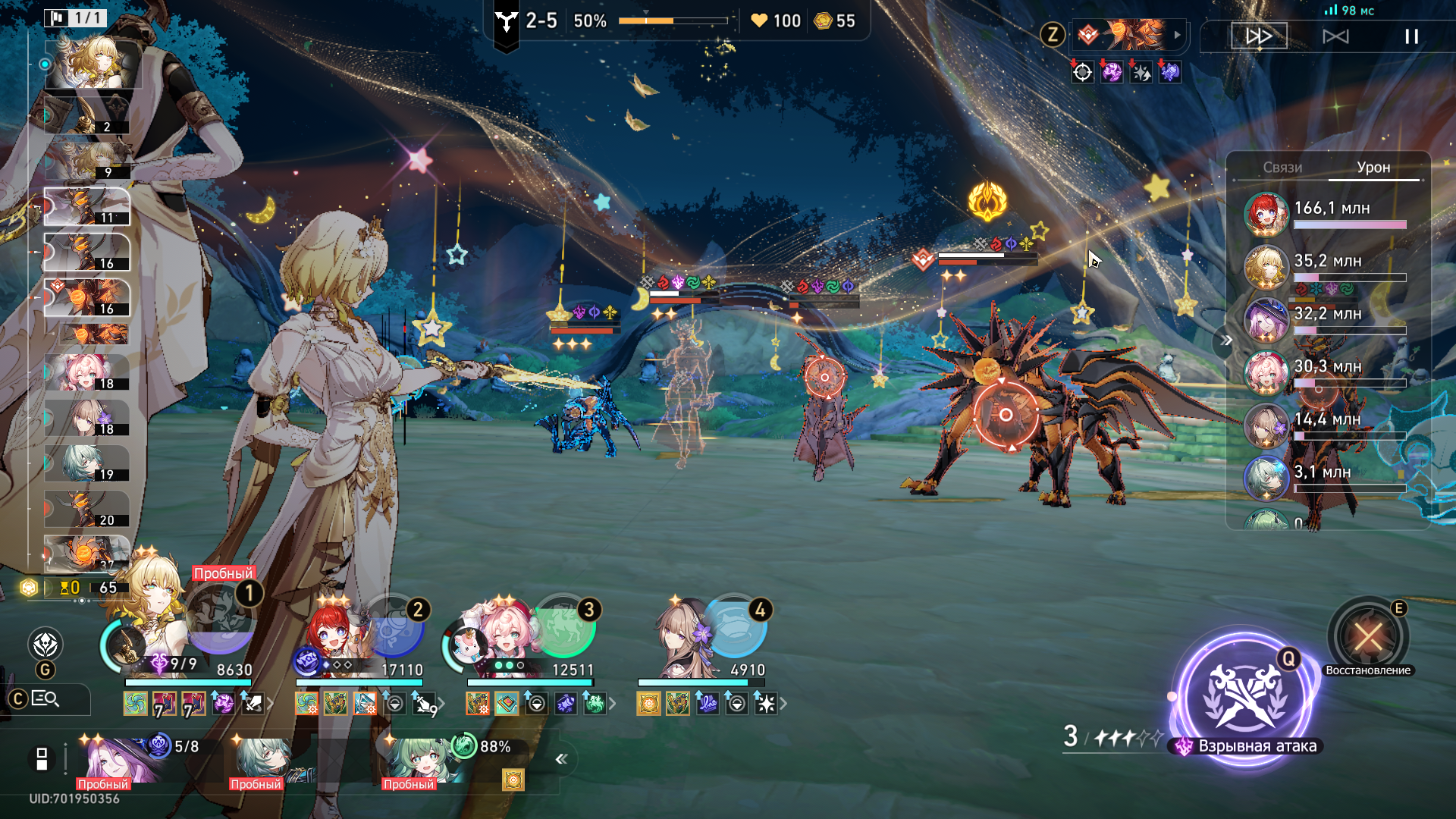1456x819 pixels.
Task: Collapse the damage stats panel
Action: (1225, 340)
